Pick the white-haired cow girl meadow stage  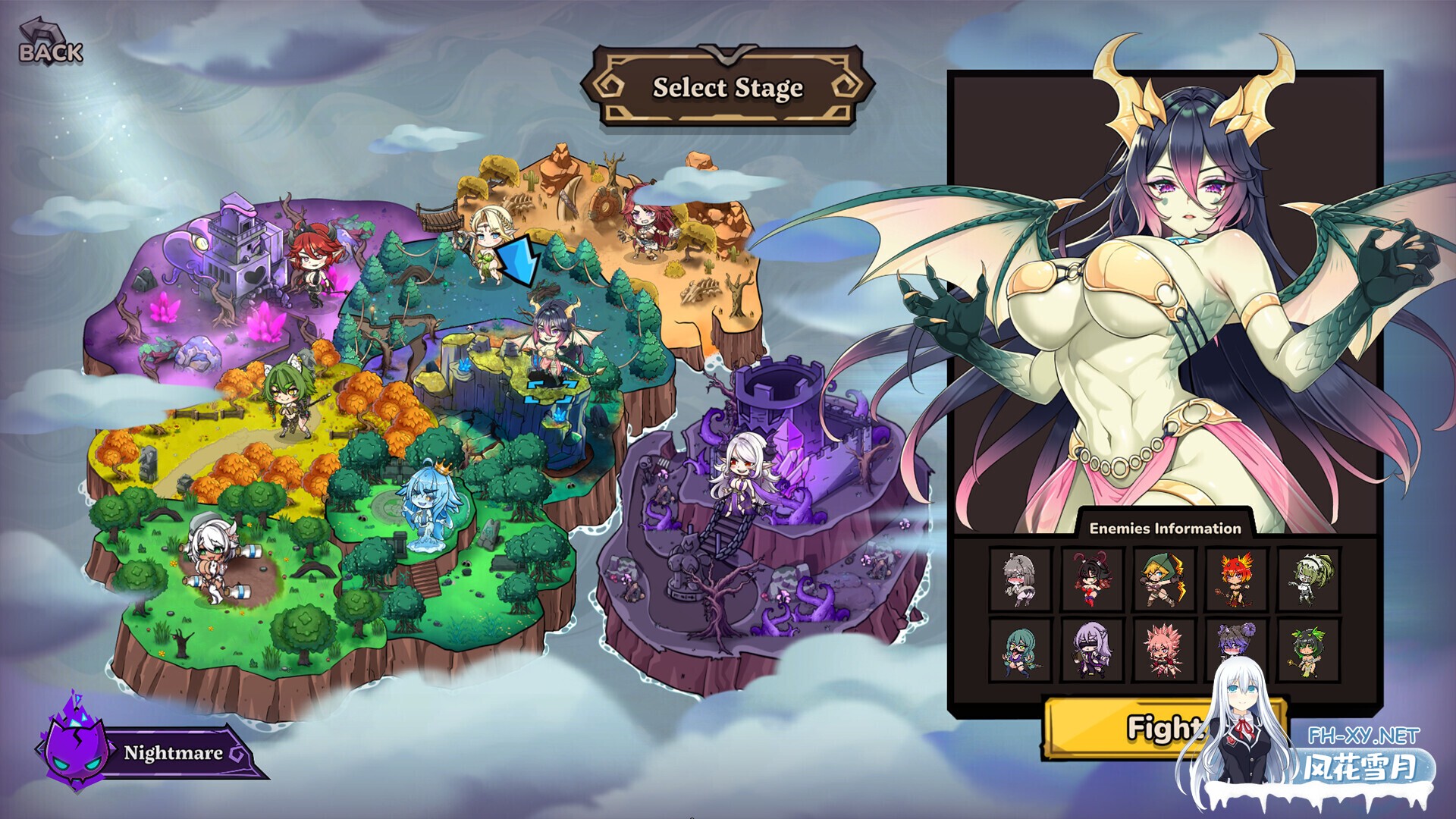tap(210, 557)
